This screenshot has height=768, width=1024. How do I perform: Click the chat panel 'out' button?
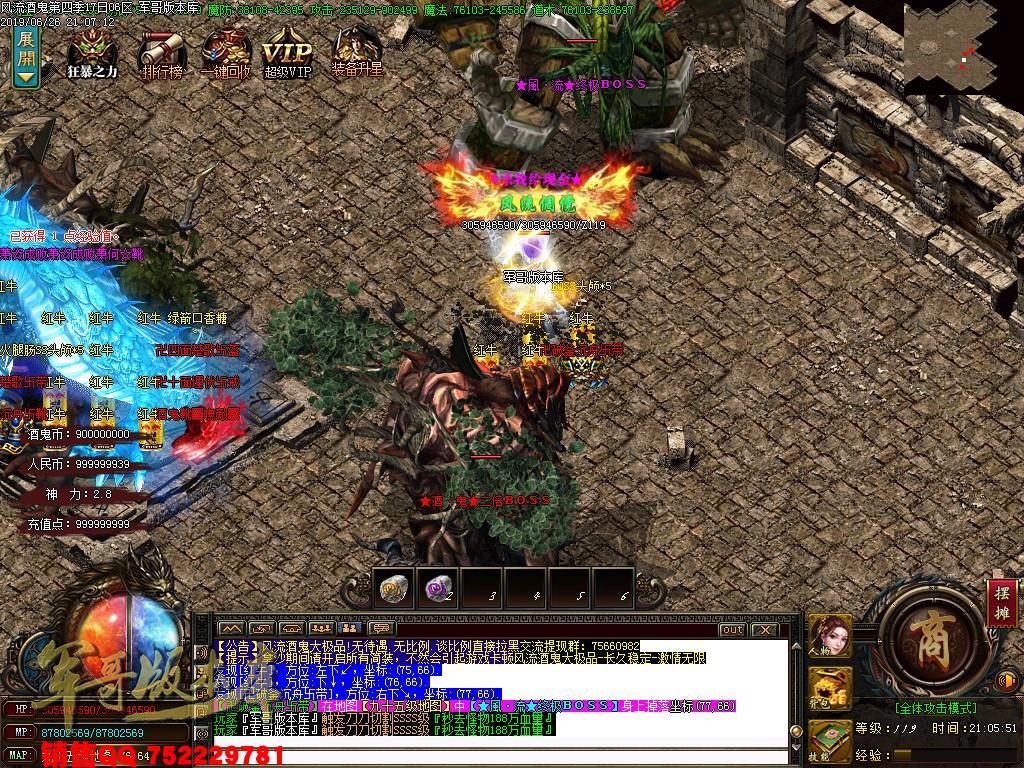[732, 629]
